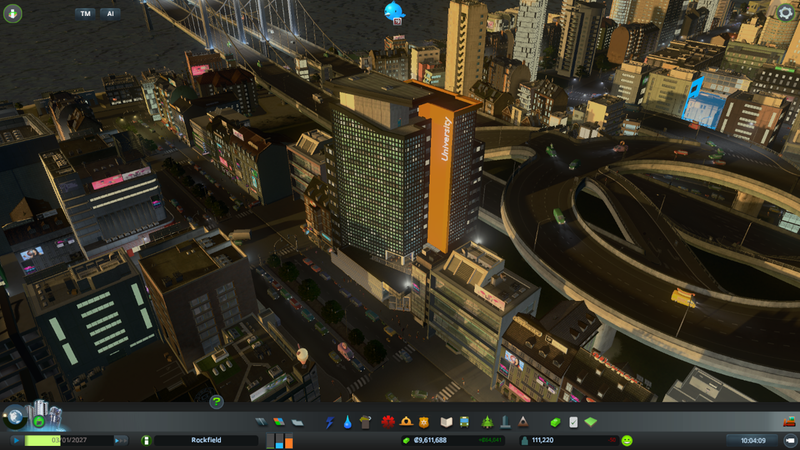The image size is (800, 450).
Task: Open the TM mod button
Action: (87, 14)
